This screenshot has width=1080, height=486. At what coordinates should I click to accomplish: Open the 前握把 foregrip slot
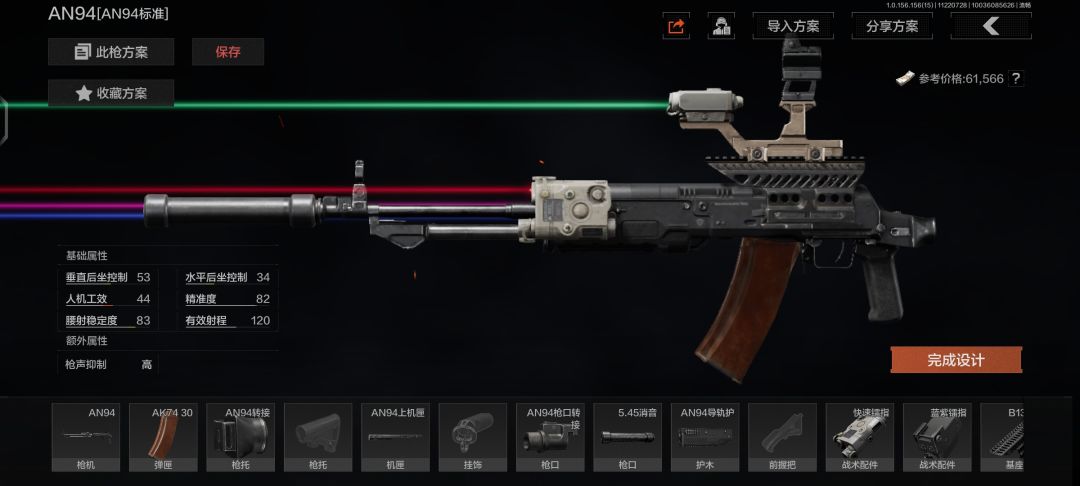[x=782, y=437]
